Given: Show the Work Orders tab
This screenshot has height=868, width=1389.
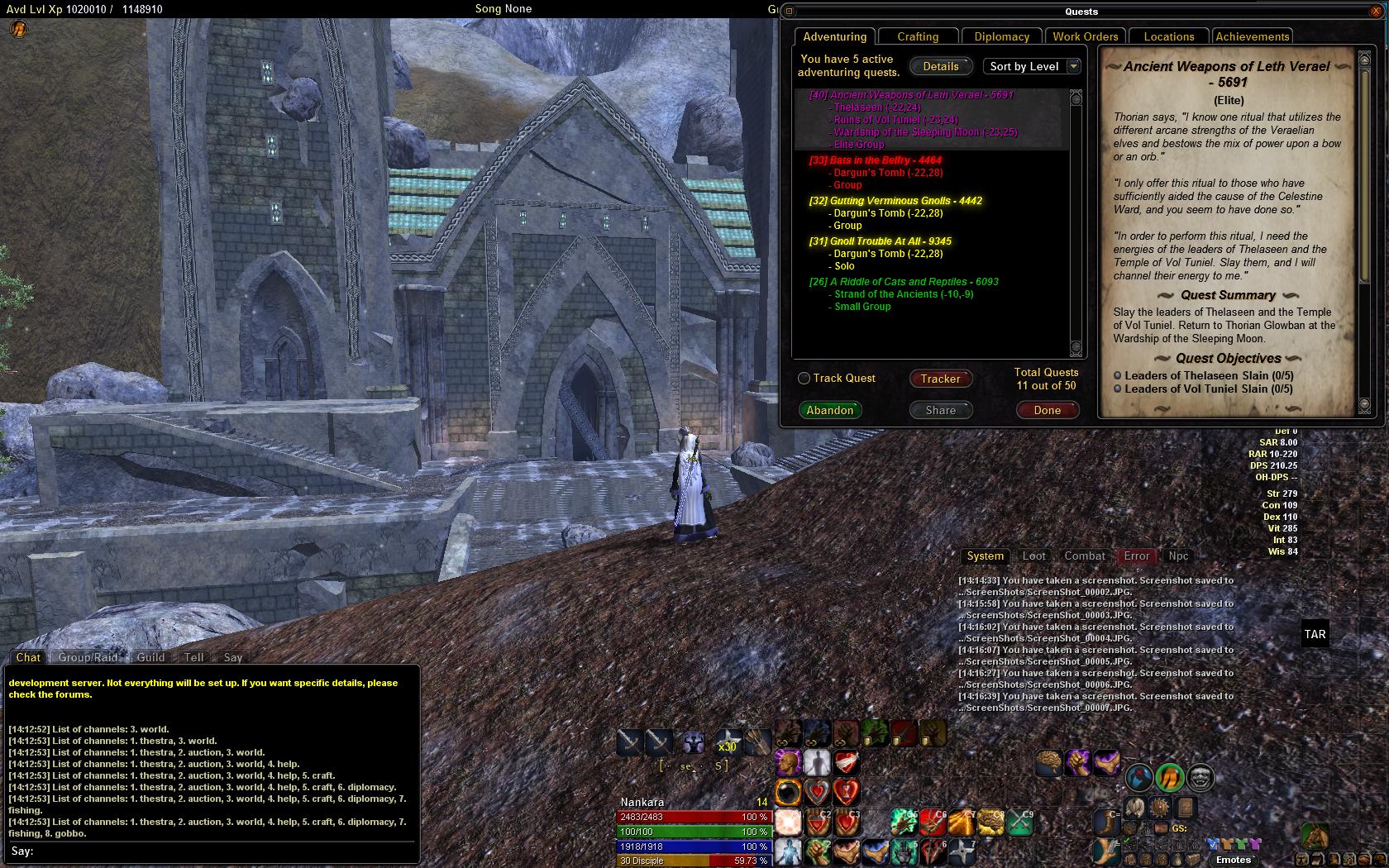Looking at the screenshot, I should (x=1085, y=36).
